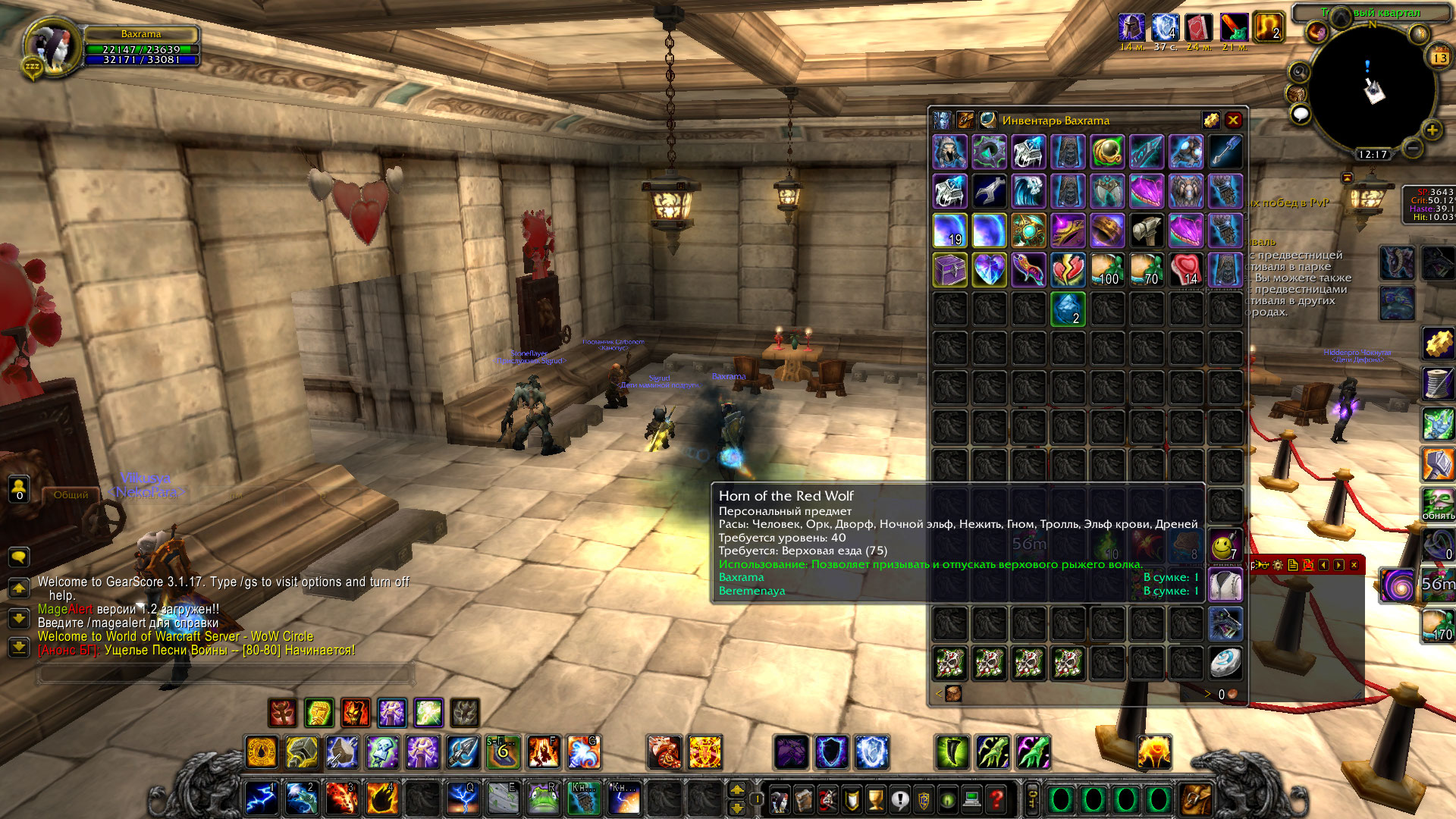The height and width of the screenshot is (819, 1456).
Task: Choose the blue crystal stack of two
Action: [x=1068, y=309]
